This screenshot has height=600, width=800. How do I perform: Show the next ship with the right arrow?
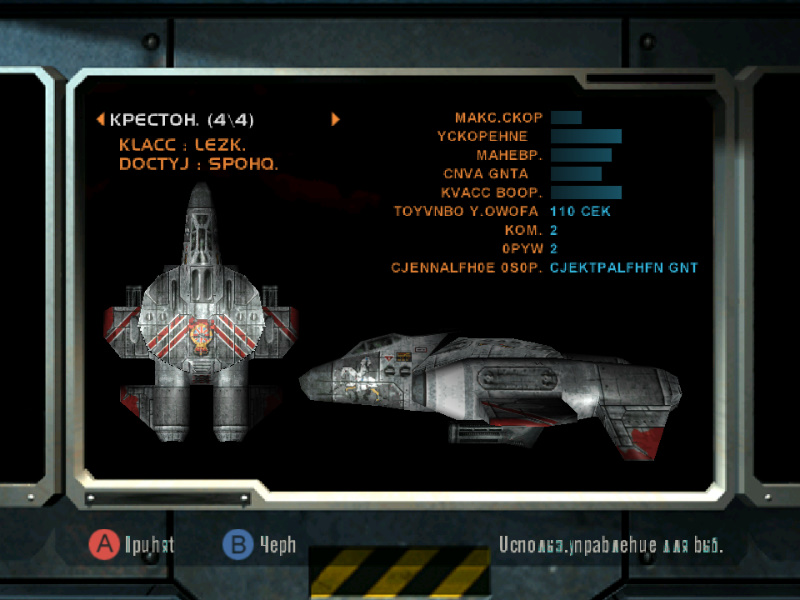point(336,119)
